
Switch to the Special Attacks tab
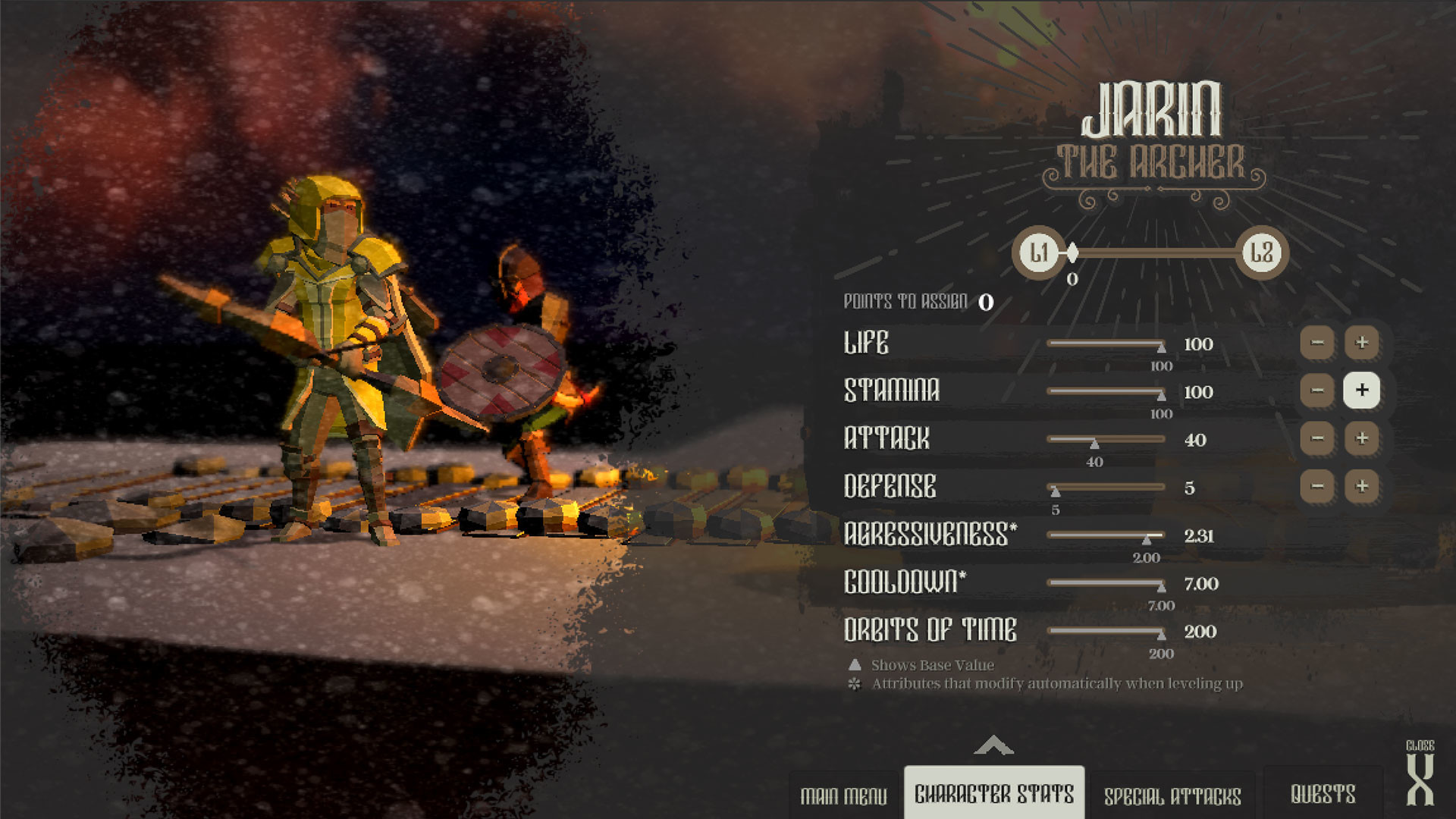pyautogui.click(x=1172, y=795)
